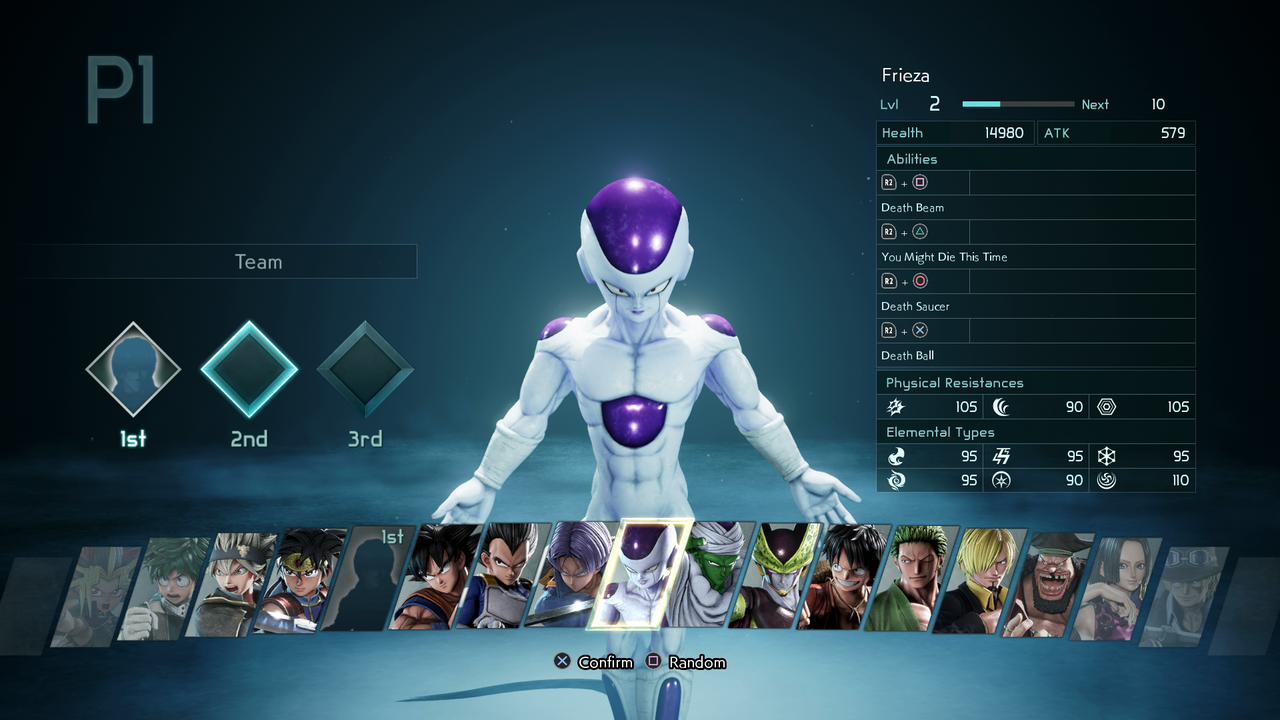Screen dimensions: 1280x720
Task: Pick Sabo with the top hat
Action: 1180,592
